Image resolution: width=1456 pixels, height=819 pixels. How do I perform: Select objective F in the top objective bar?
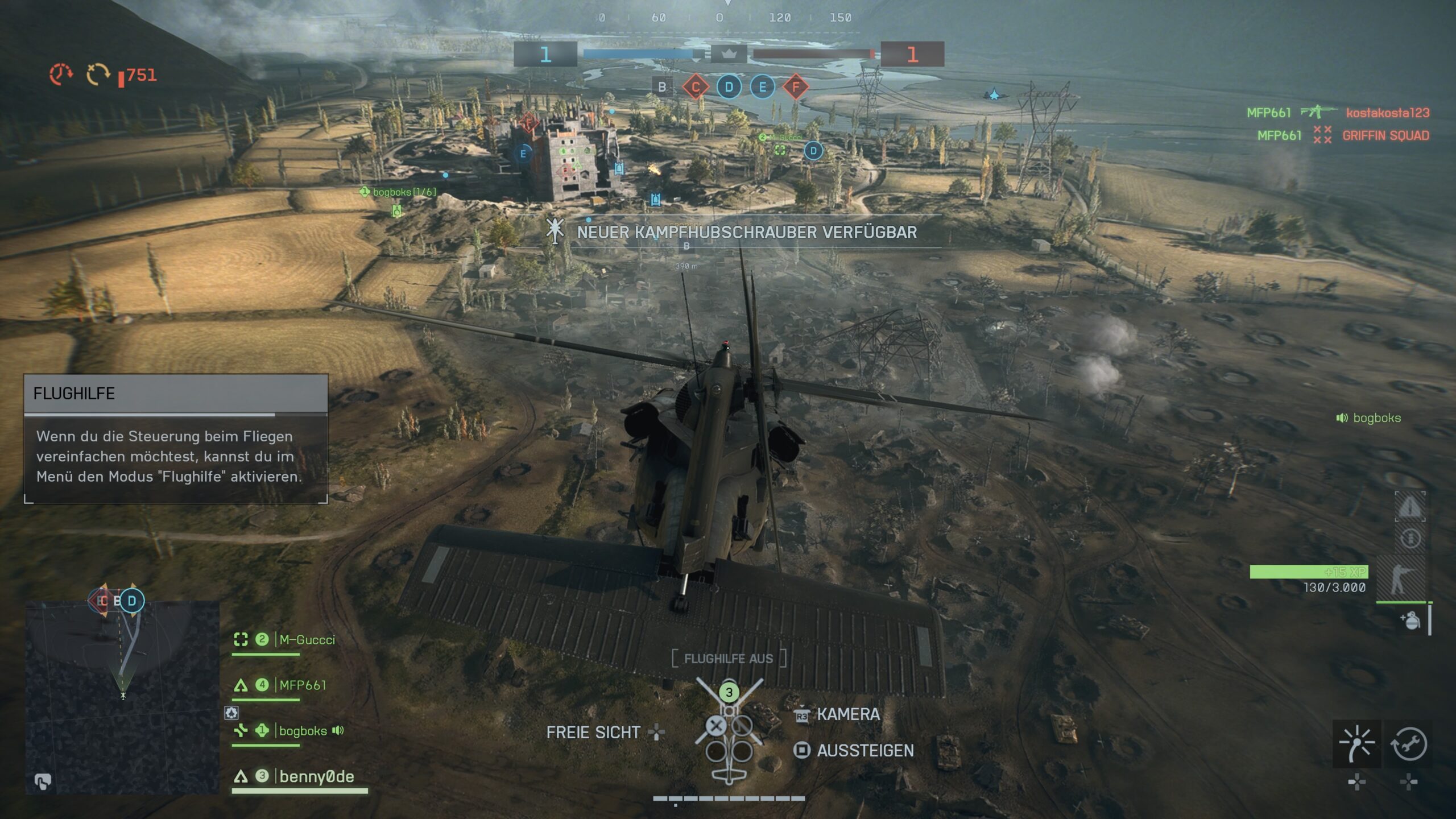tap(796, 88)
